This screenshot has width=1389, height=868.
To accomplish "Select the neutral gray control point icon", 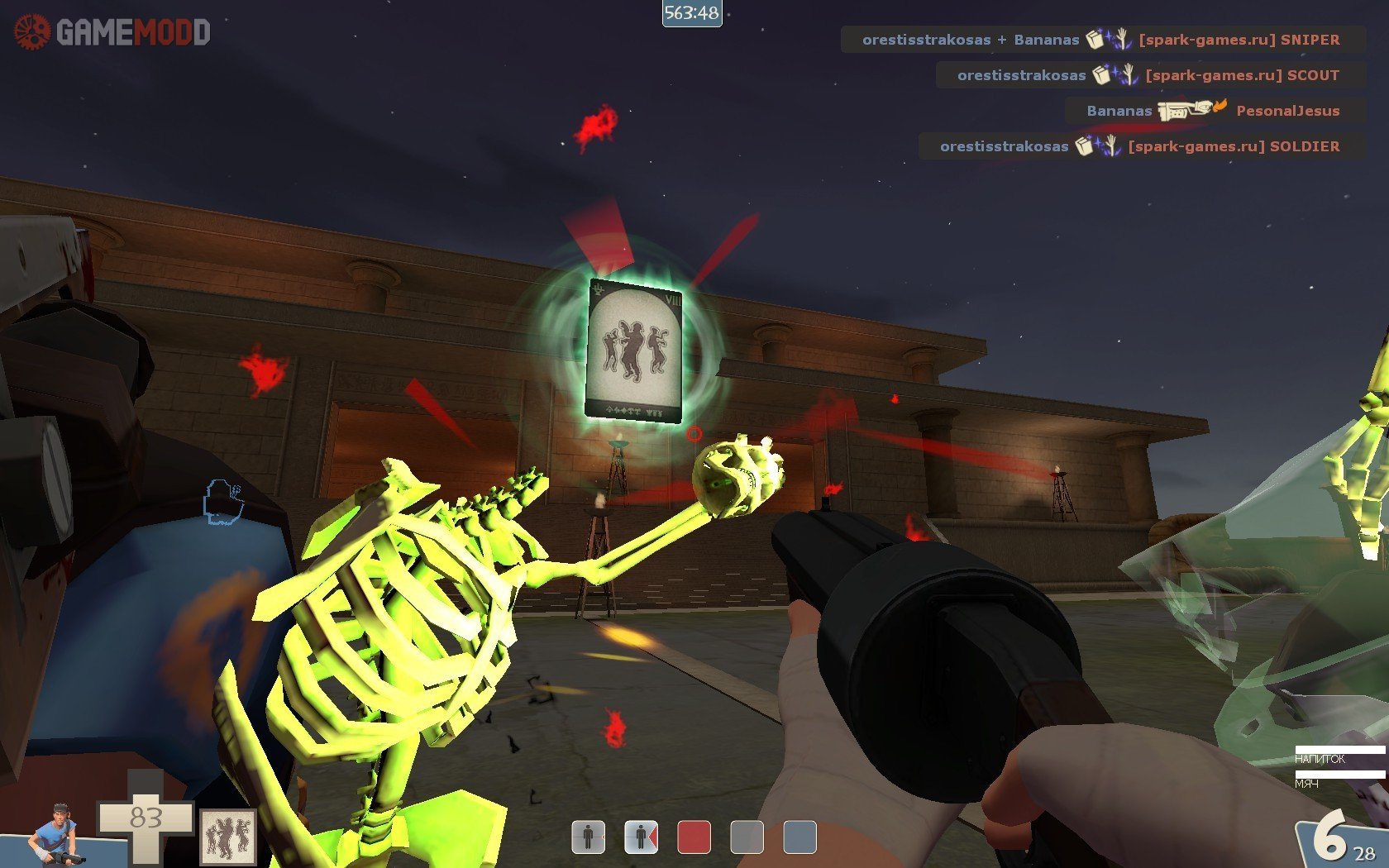I will [747, 837].
